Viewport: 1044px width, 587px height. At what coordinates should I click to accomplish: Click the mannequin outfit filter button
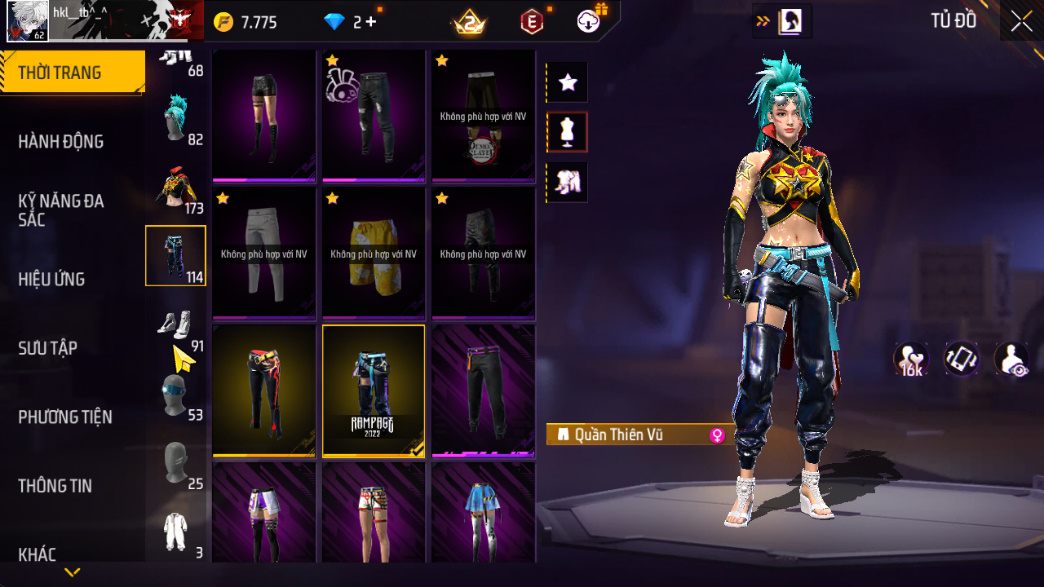568,132
